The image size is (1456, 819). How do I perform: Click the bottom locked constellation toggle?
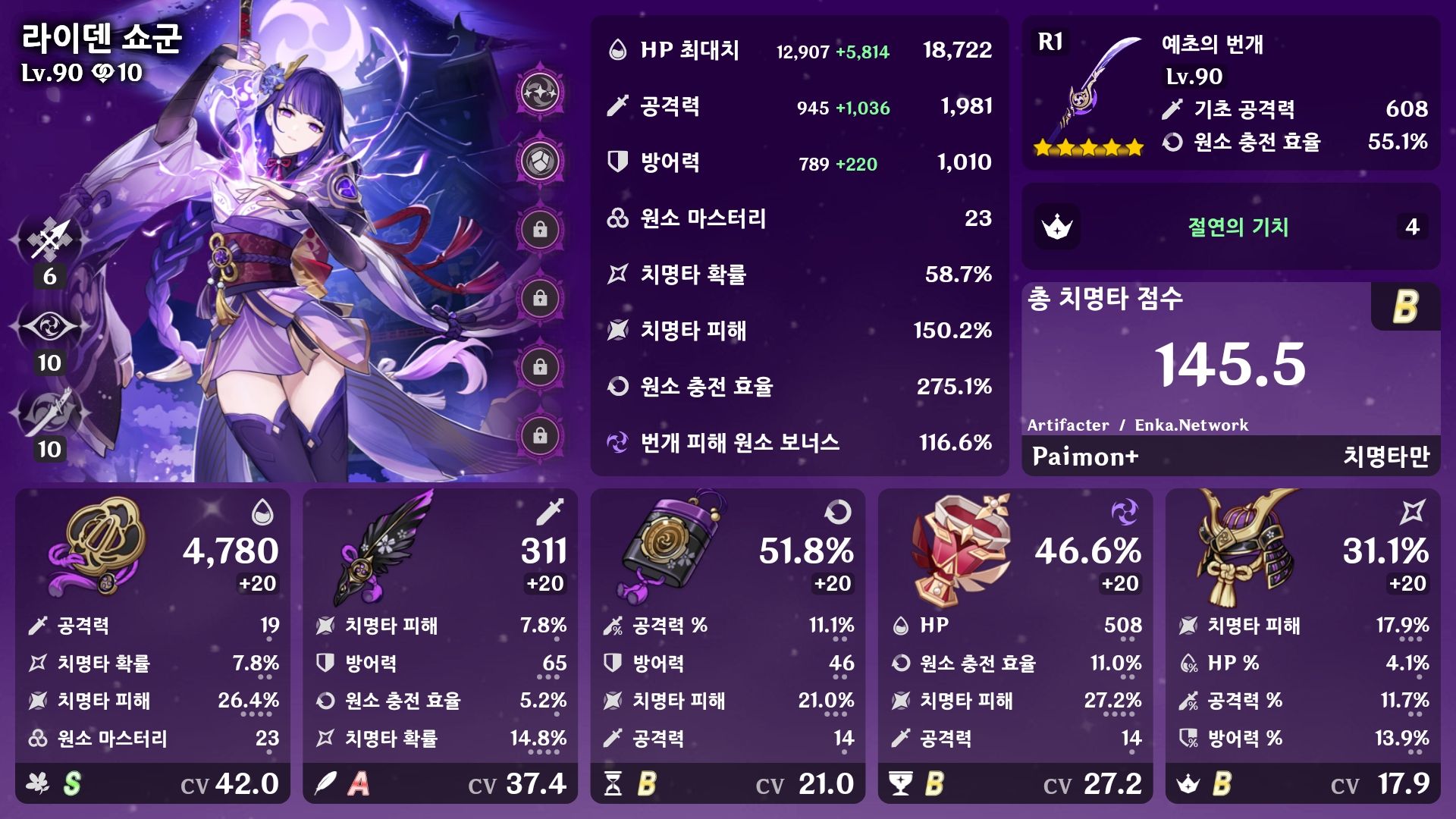coord(539,434)
